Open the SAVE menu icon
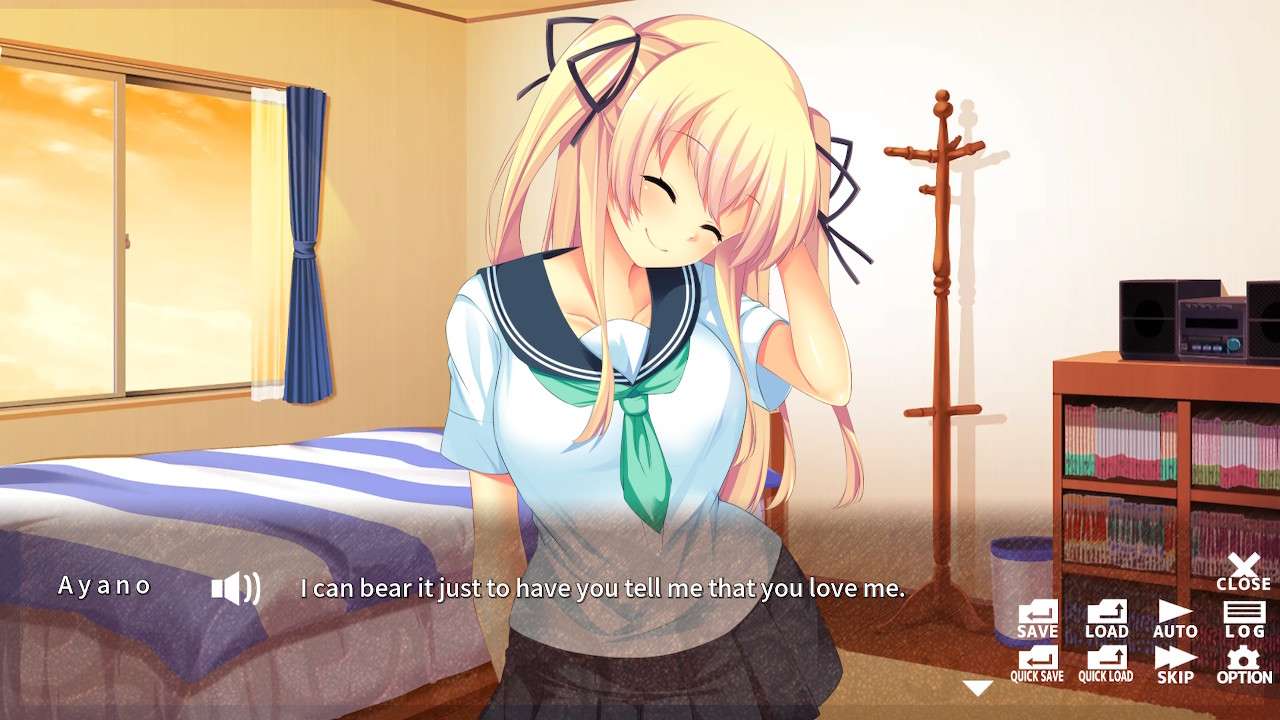 [x=1037, y=616]
